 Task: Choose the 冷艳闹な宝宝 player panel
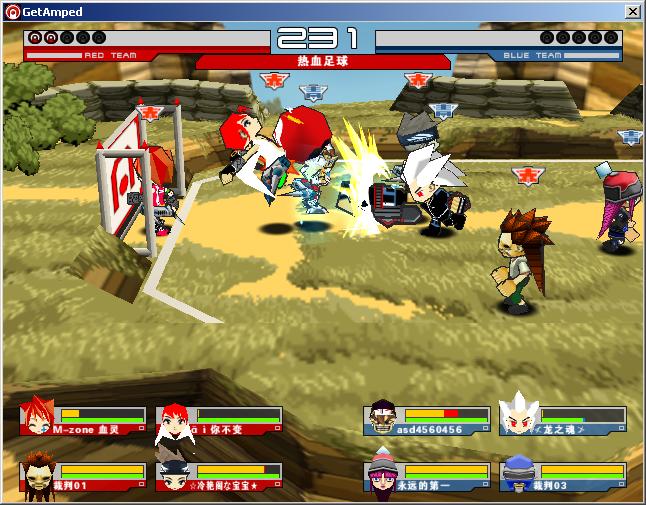point(220,476)
